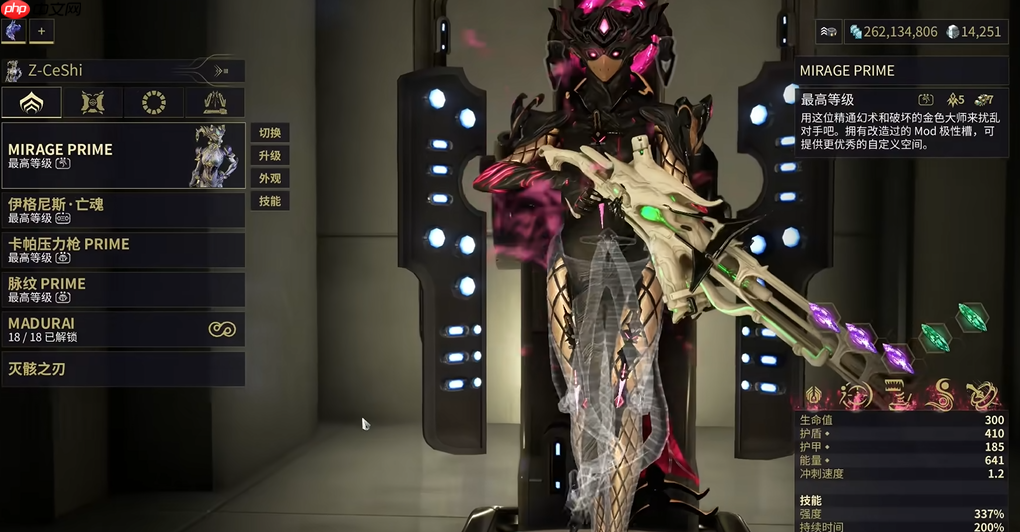Image resolution: width=1020 pixels, height=532 pixels.
Task: Open the circular gear wheel tab
Action: click(153, 103)
